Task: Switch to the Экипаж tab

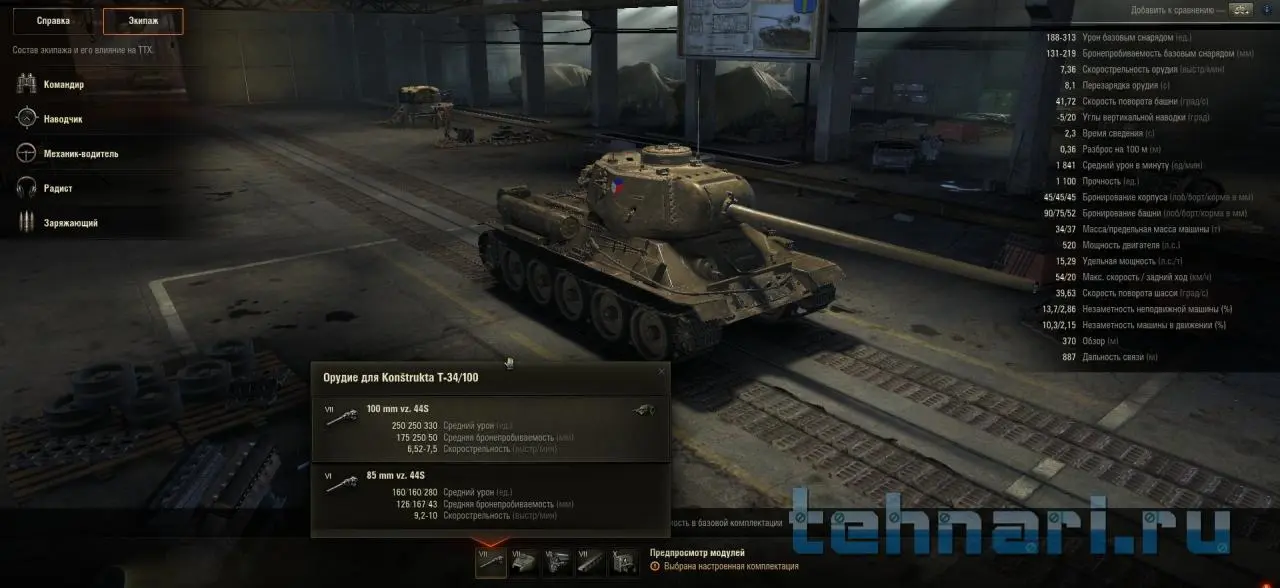Action: click(143, 21)
